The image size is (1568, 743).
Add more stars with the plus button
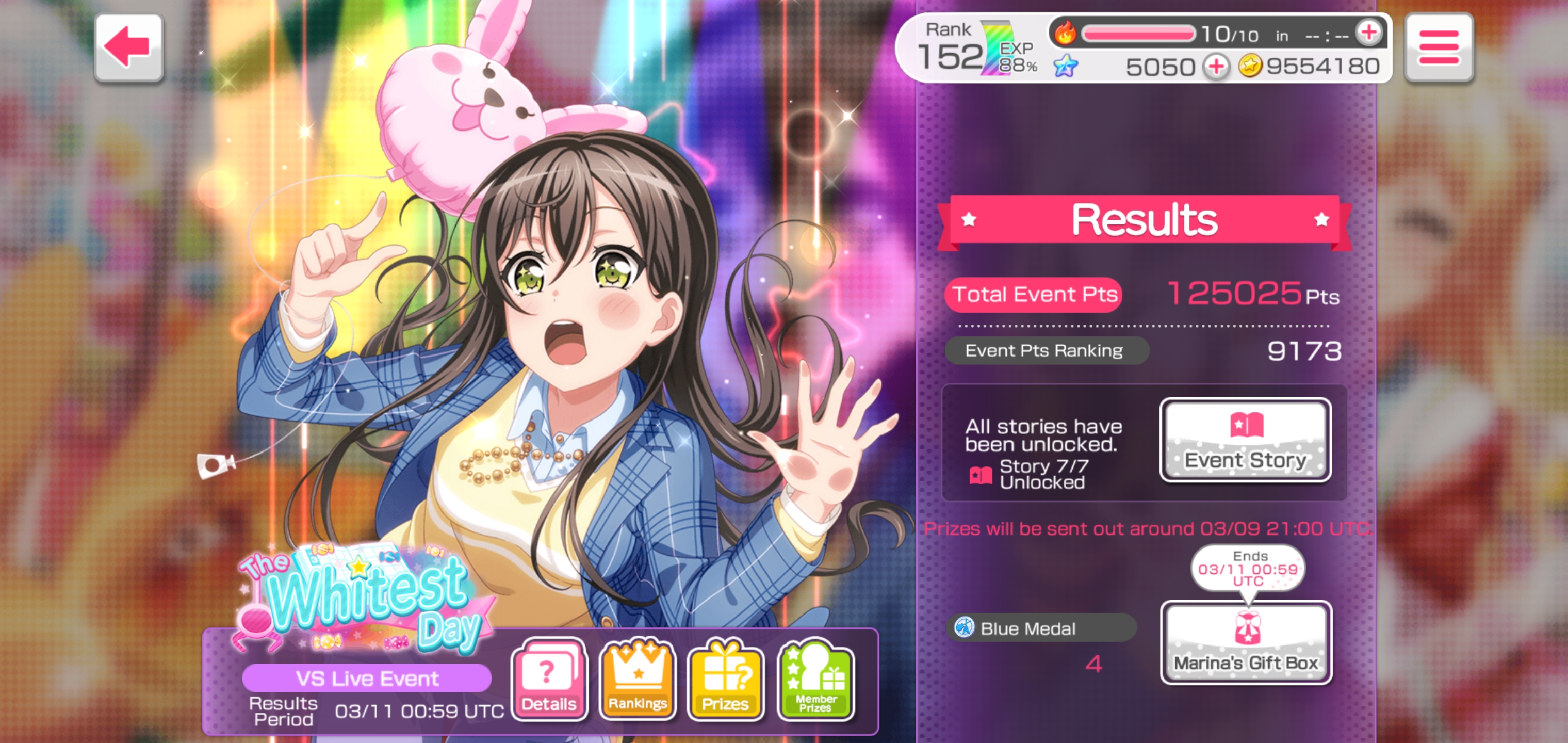(x=1216, y=67)
